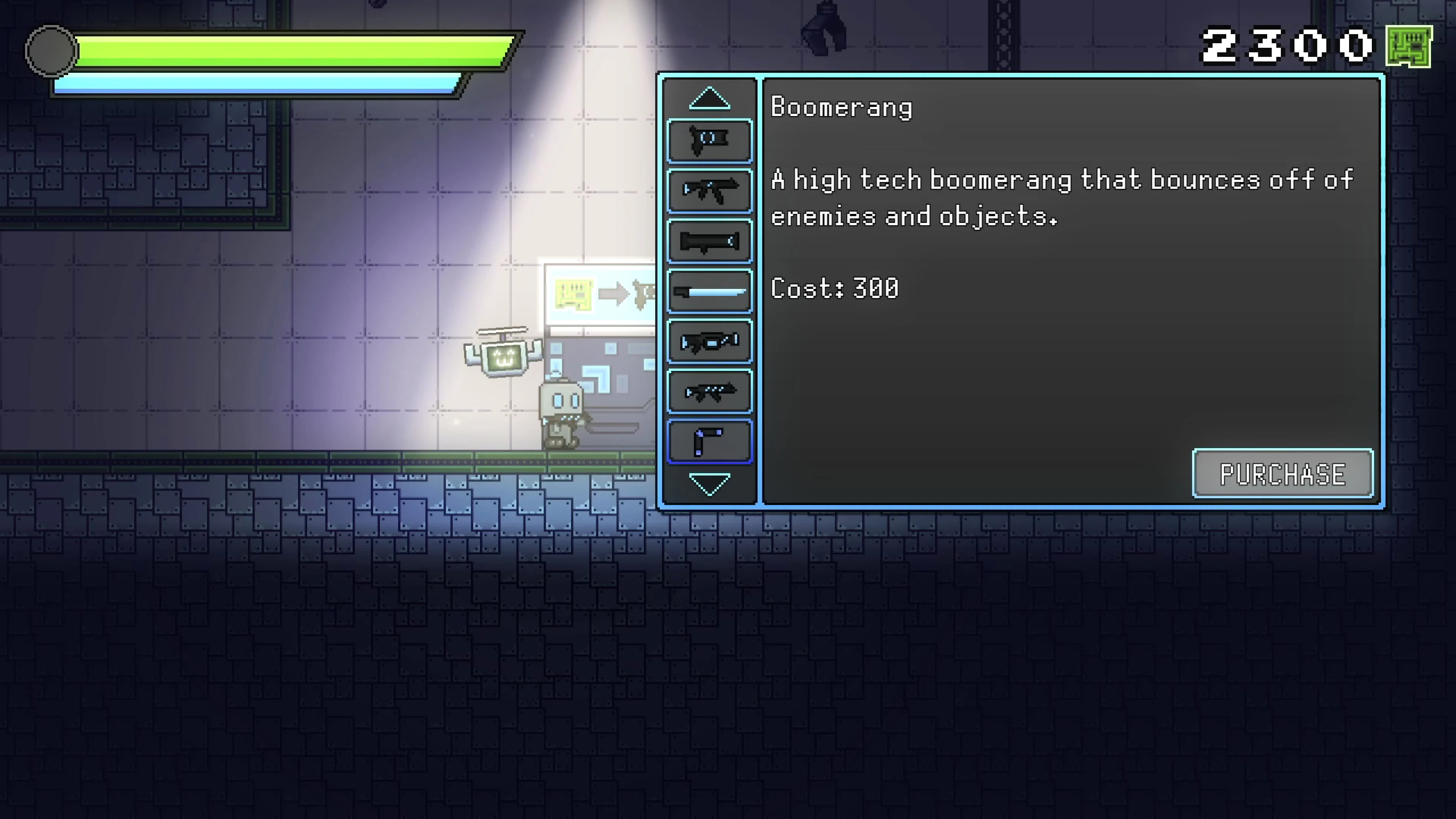Select the pistol weapon in the shop list
This screenshot has height=819, width=1456.
pyautogui.click(x=709, y=140)
